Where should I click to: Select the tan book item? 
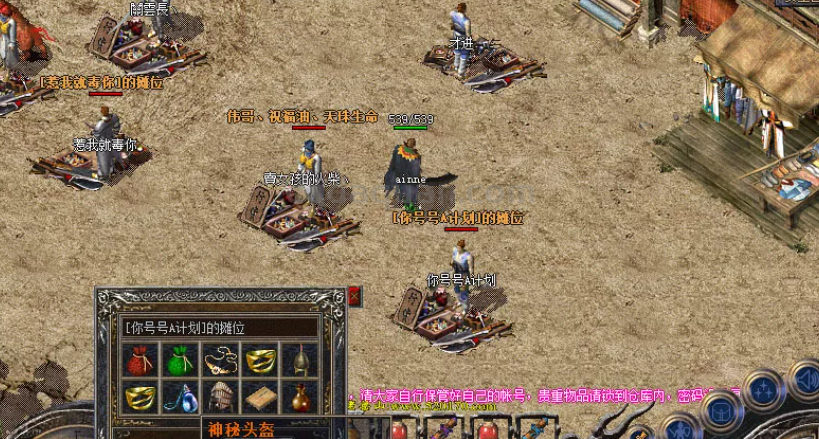pos(260,398)
